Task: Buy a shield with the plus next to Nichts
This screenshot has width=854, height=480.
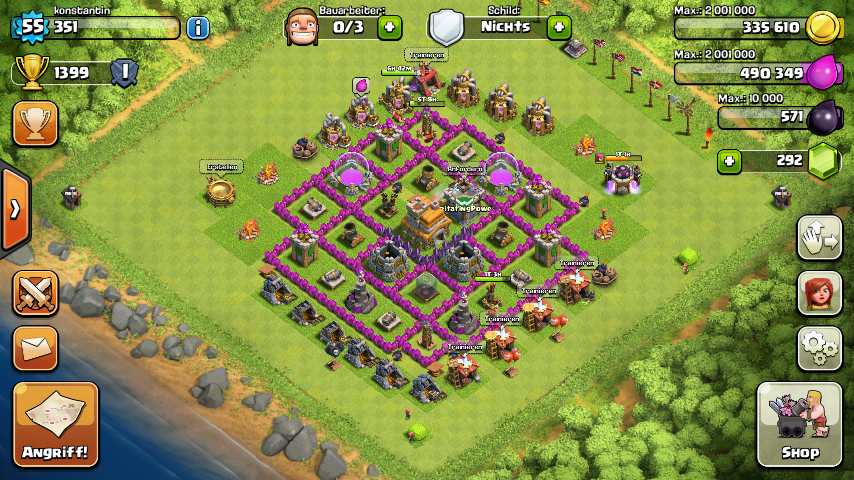Action: click(559, 27)
